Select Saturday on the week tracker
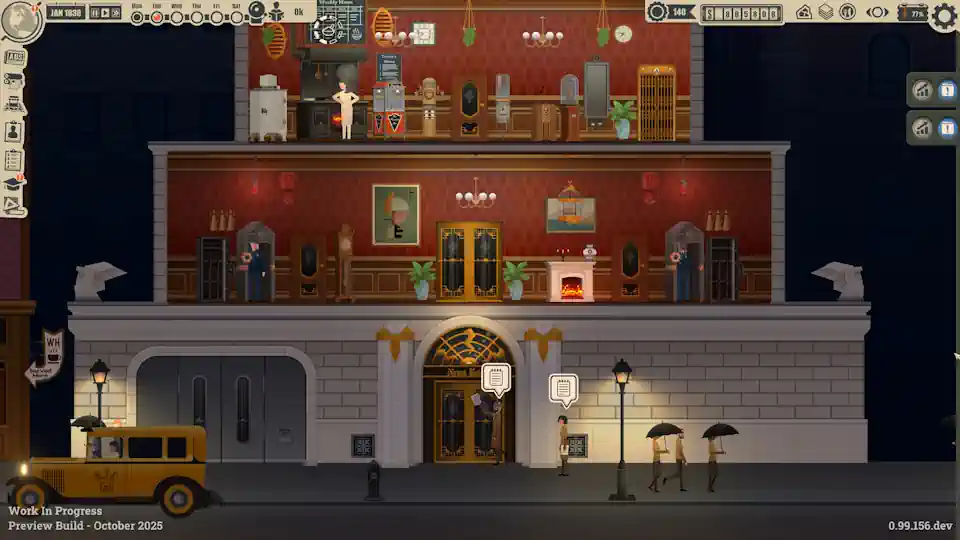The width and height of the screenshot is (960, 540). click(236, 17)
